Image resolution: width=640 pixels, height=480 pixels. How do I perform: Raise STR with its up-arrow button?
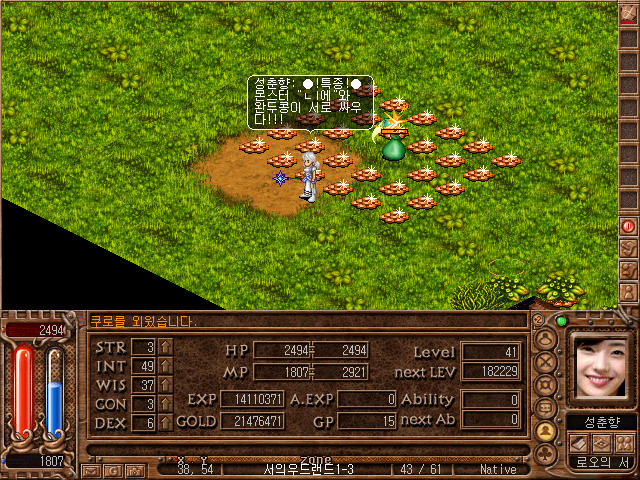(x=166, y=347)
